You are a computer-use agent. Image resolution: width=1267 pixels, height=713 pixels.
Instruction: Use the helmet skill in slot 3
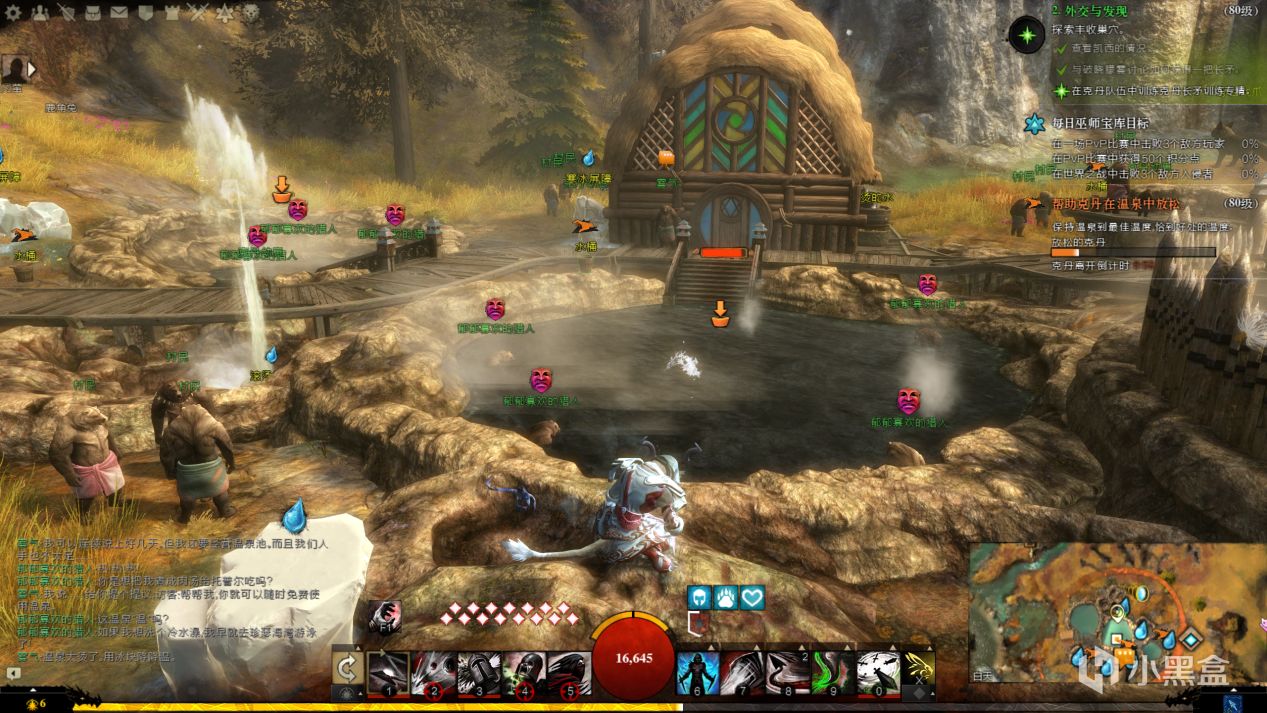pyautogui.click(x=479, y=672)
